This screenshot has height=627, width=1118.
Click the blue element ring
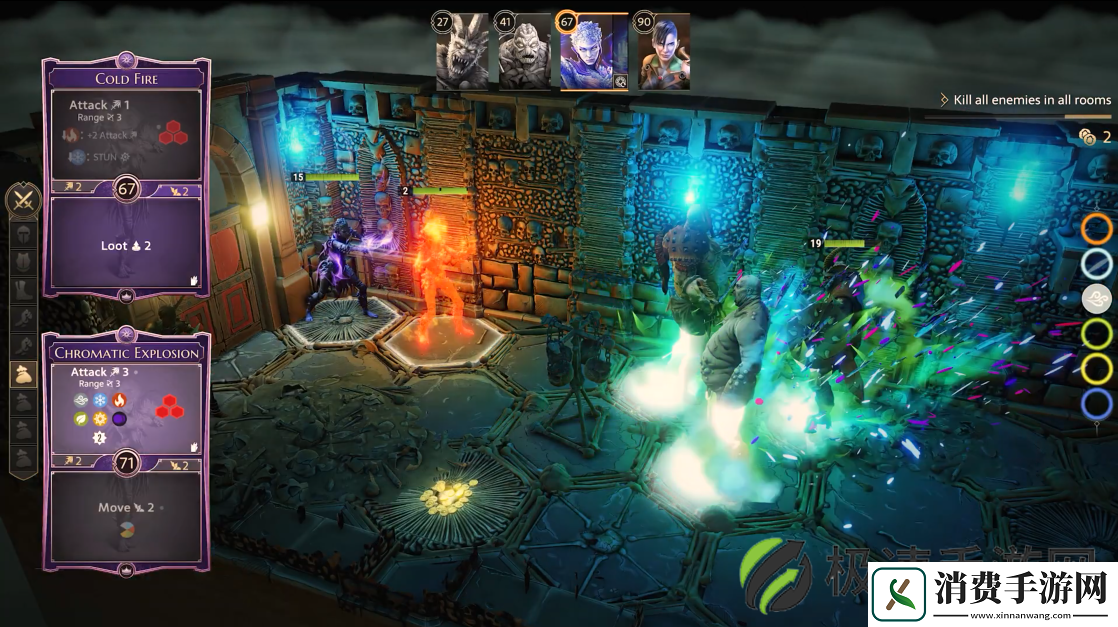(1097, 404)
